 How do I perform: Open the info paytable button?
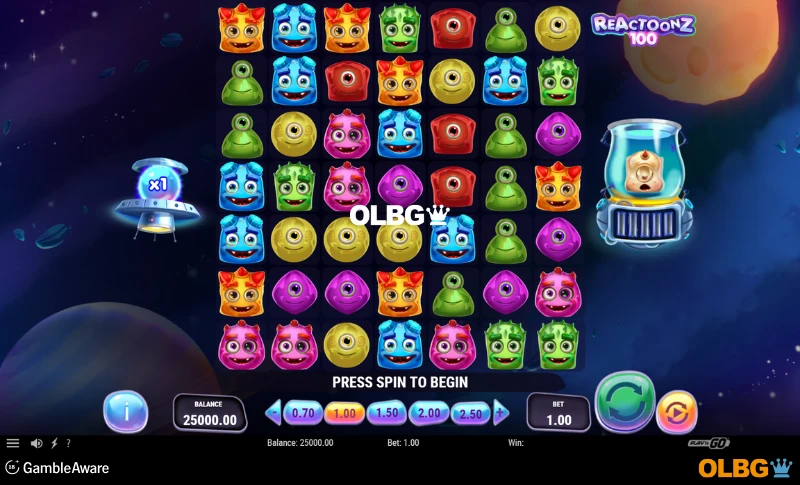[x=125, y=411]
